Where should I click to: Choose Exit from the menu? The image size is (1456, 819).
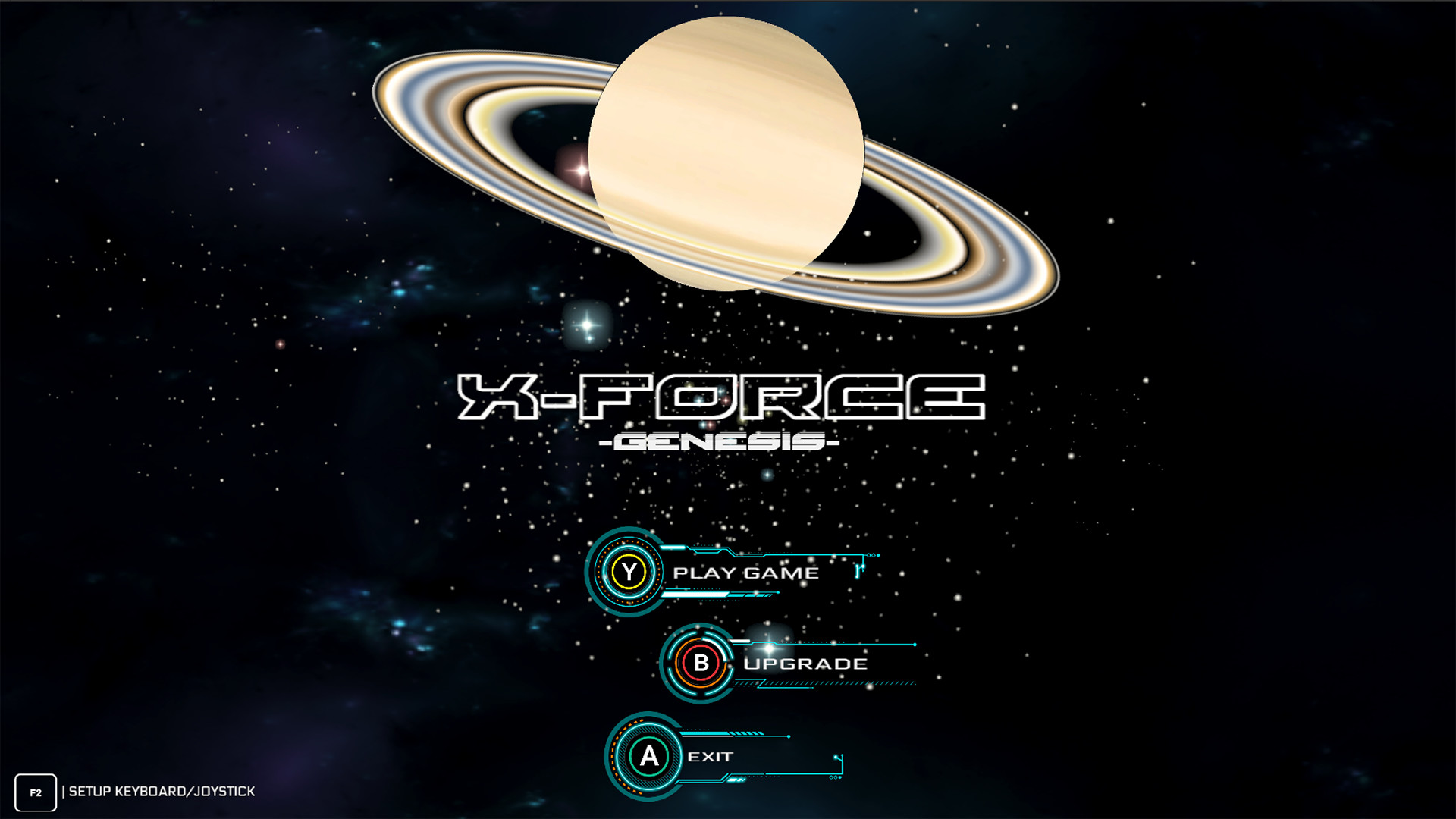pyautogui.click(x=711, y=756)
